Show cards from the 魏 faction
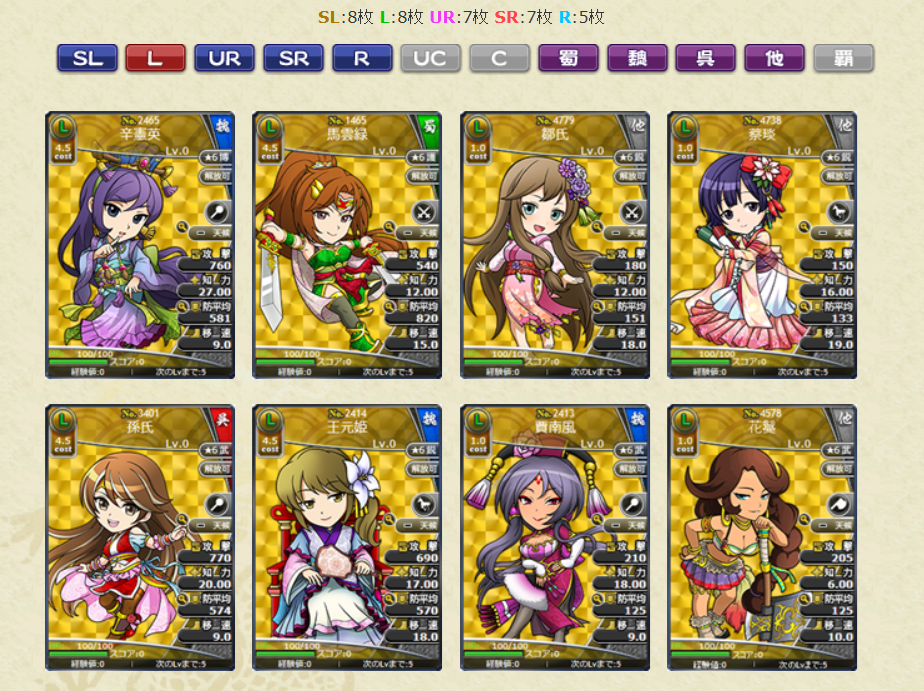The image size is (924, 691). (x=637, y=58)
